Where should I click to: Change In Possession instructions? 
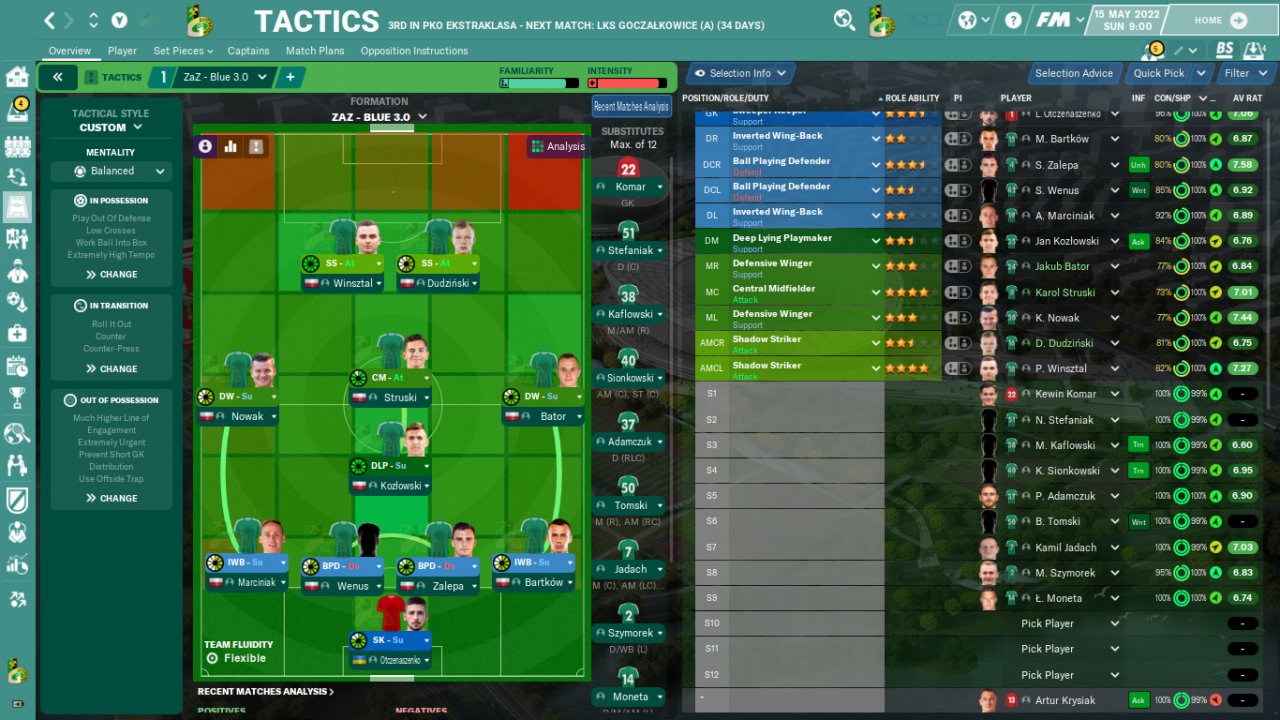pos(111,274)
